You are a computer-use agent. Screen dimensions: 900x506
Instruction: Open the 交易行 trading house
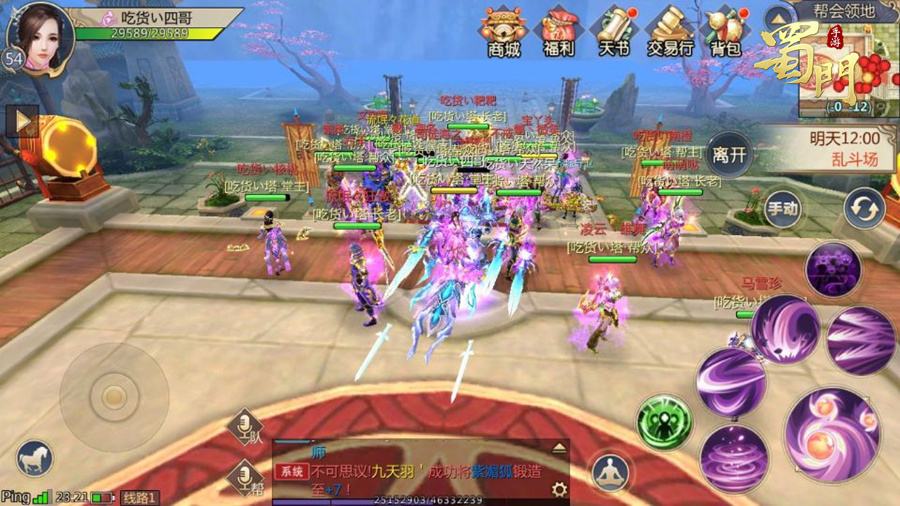point(669,31)
